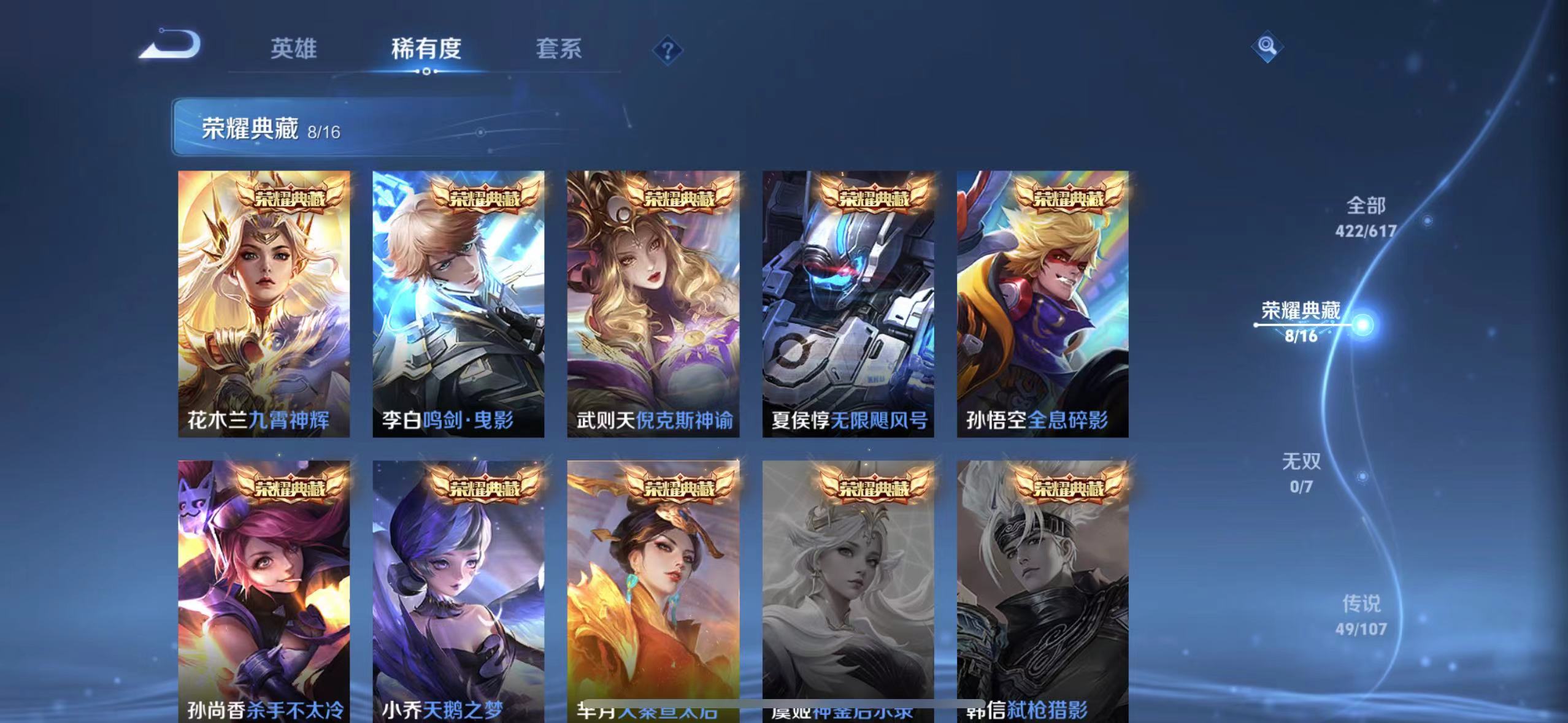Click the help question mark icon
Screen dimensions: 1568x723
point(667,50)
